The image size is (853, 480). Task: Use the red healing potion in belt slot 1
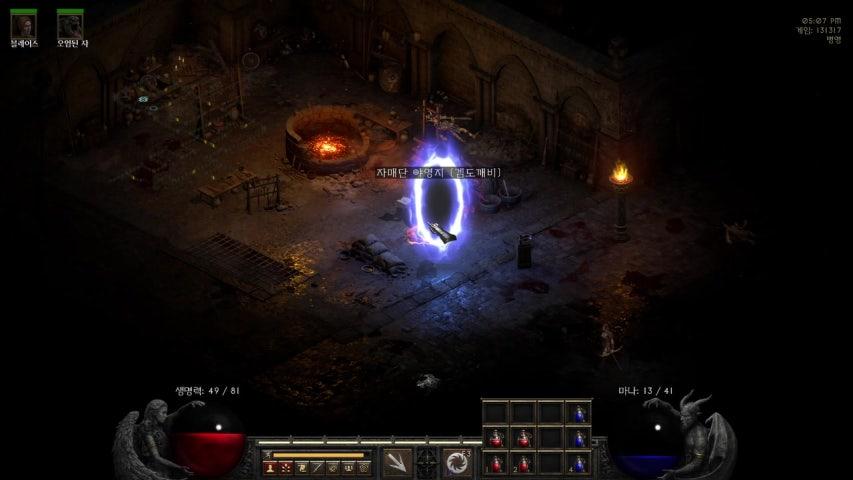click(x=496, y=463)
